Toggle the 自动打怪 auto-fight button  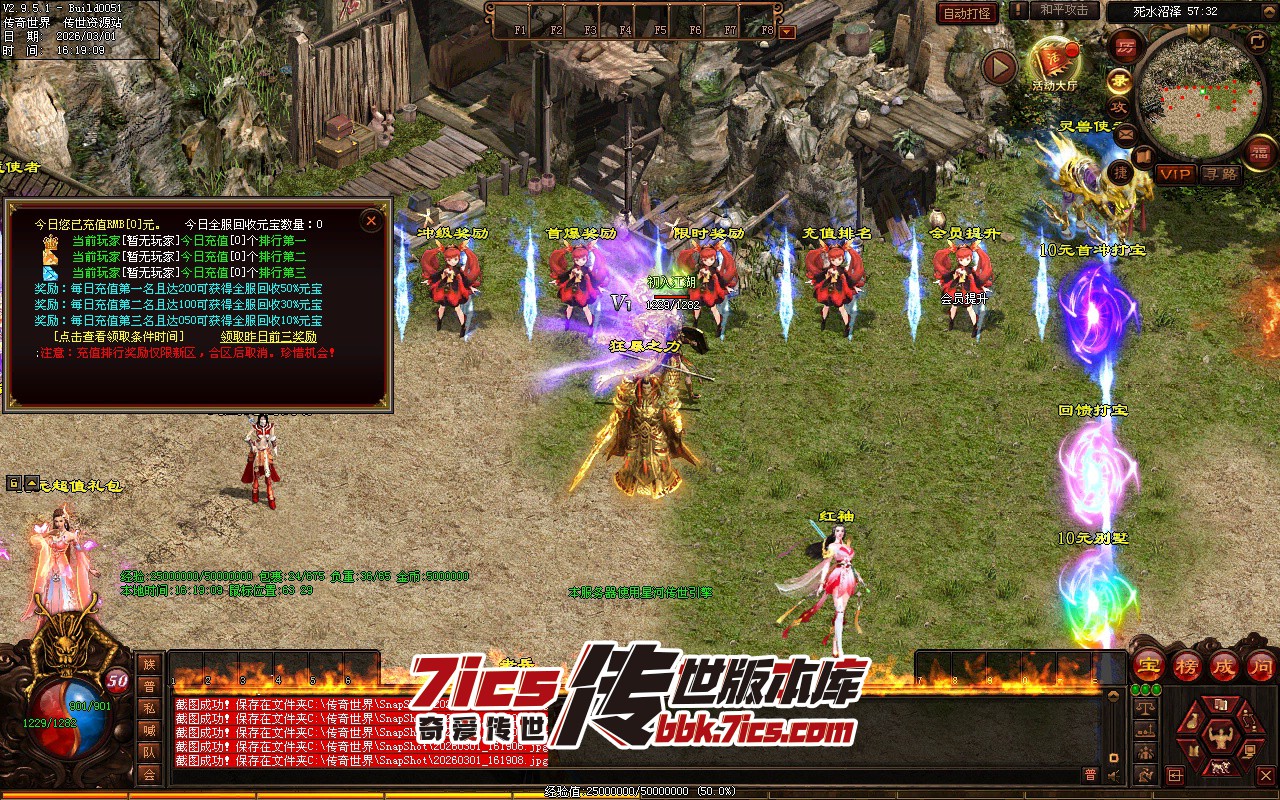967,13
